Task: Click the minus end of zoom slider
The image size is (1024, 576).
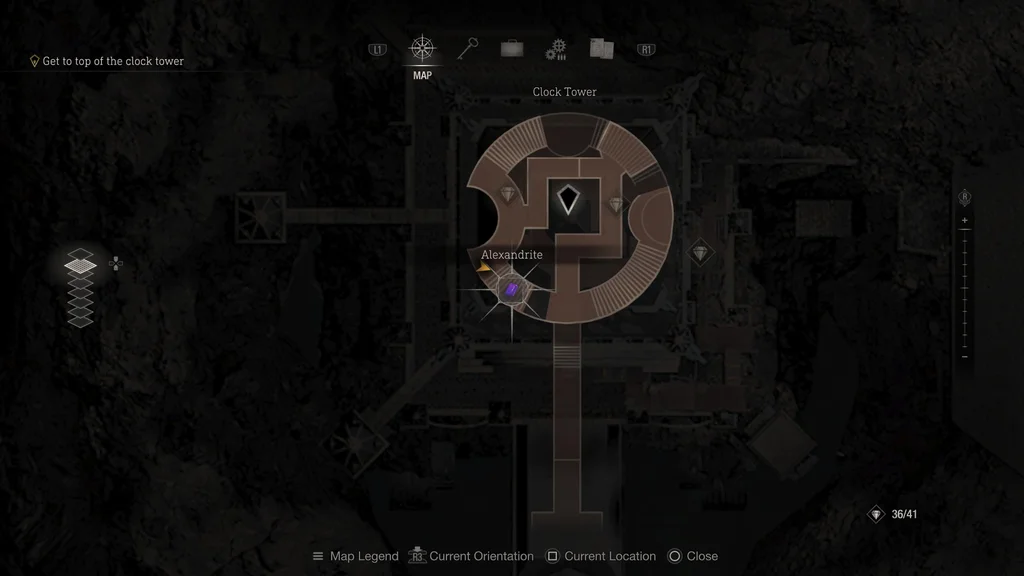Action: 964,356
